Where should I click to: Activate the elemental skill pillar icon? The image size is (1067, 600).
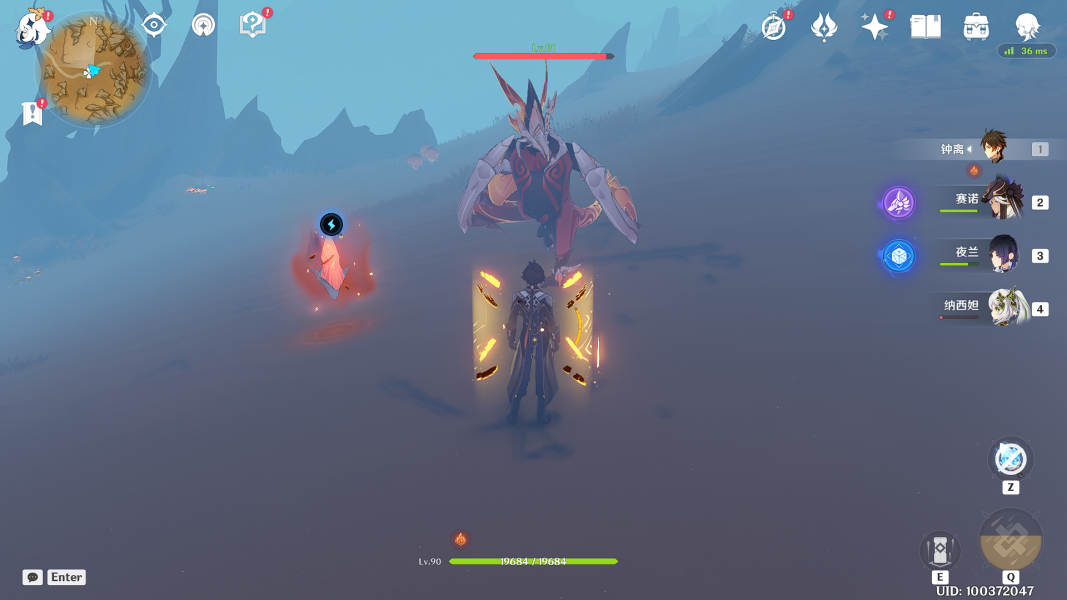940,550
